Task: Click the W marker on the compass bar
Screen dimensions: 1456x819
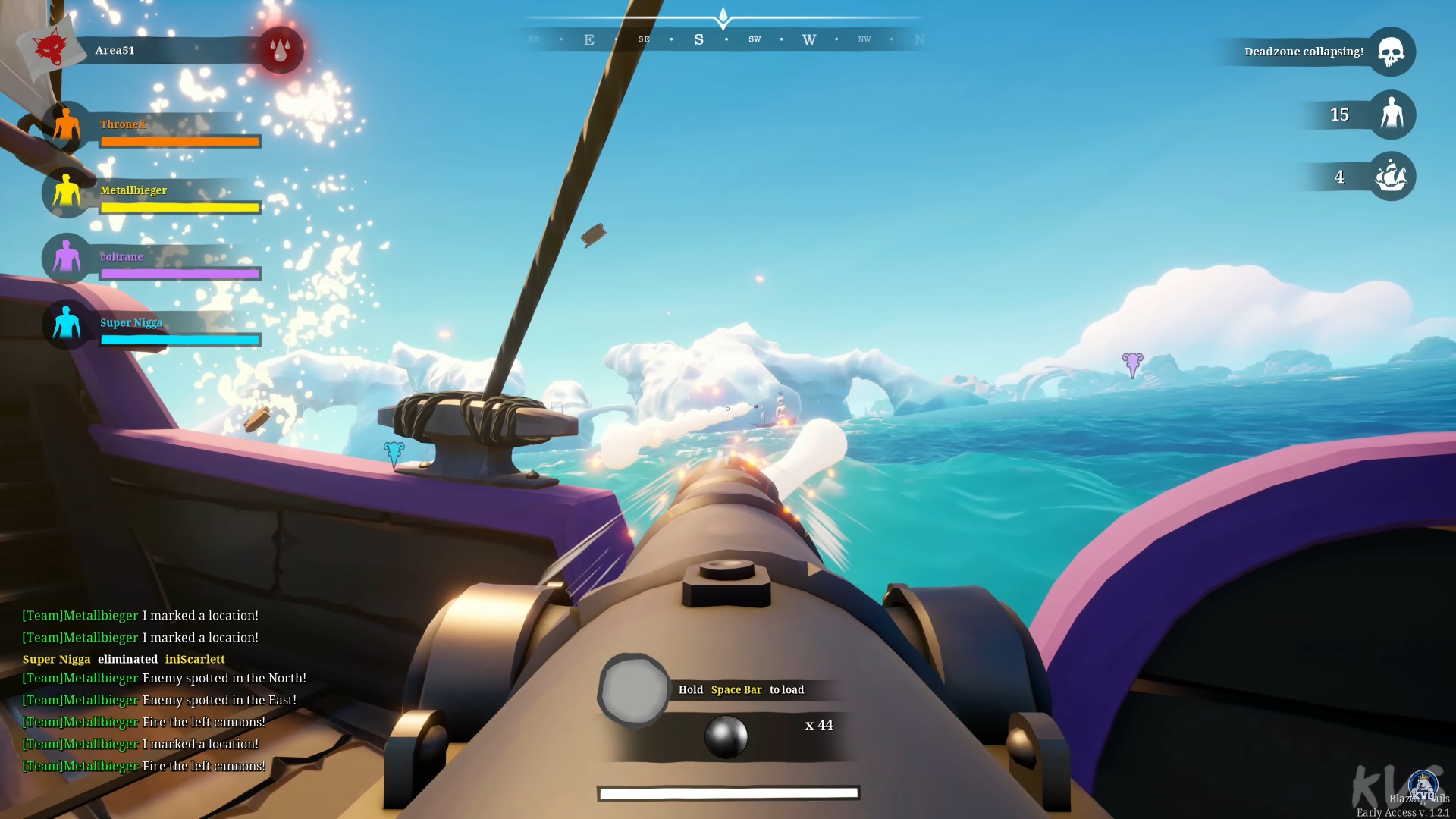Action: (808, 38)
